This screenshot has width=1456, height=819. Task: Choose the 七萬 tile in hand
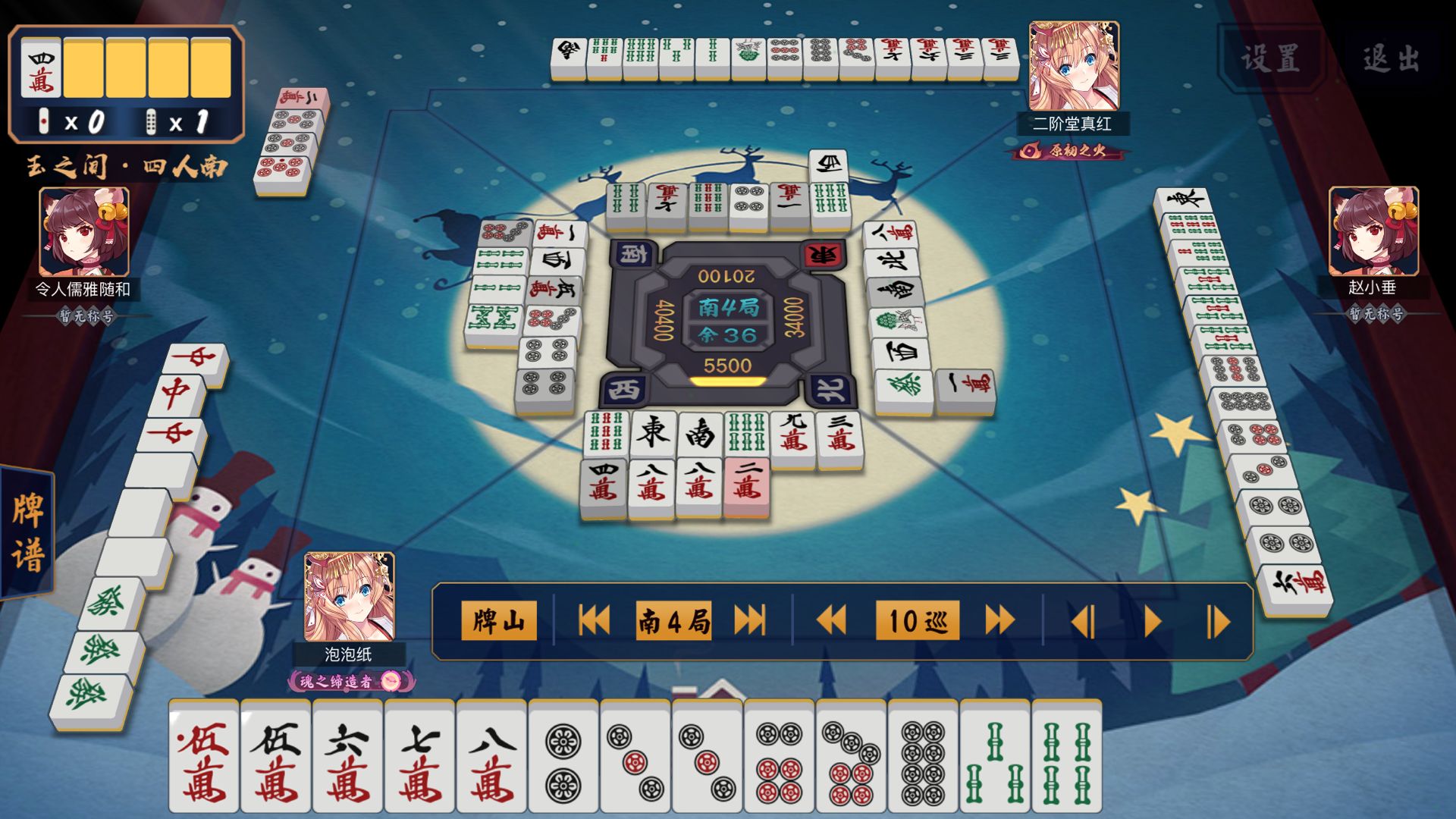click(x=419, y=758)
